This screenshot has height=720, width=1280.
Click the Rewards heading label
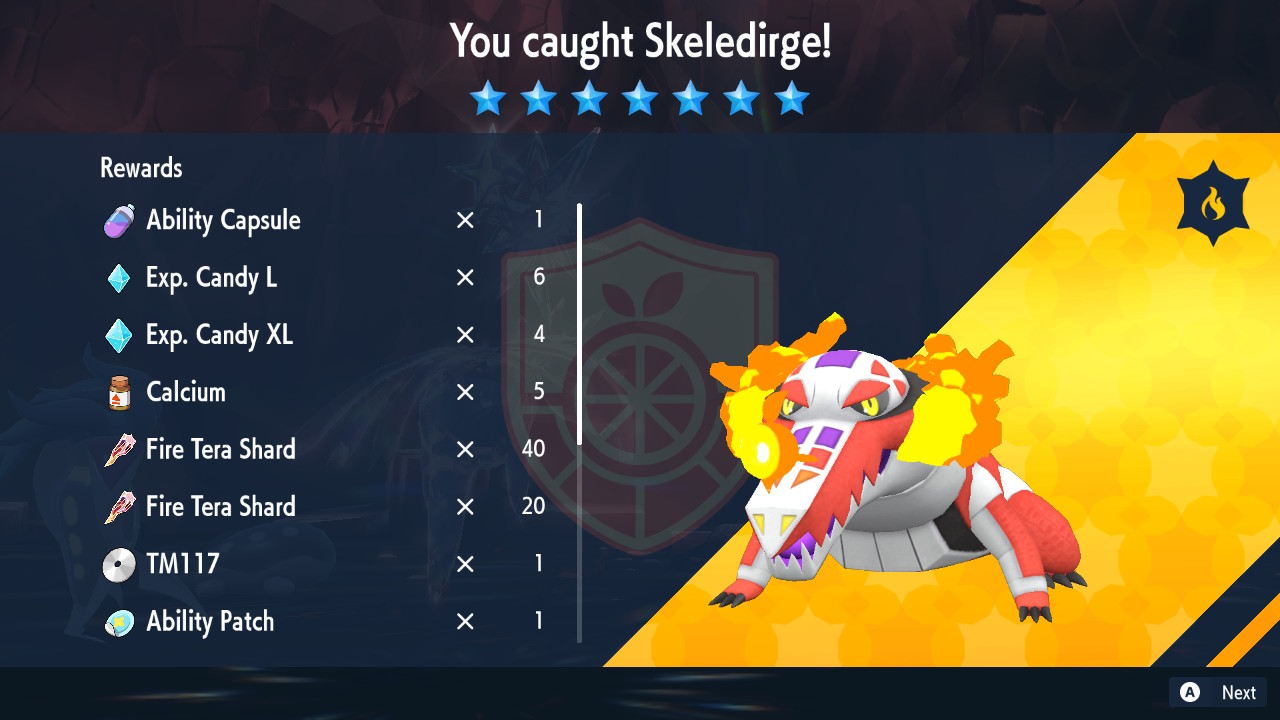(x=140, y=168)
